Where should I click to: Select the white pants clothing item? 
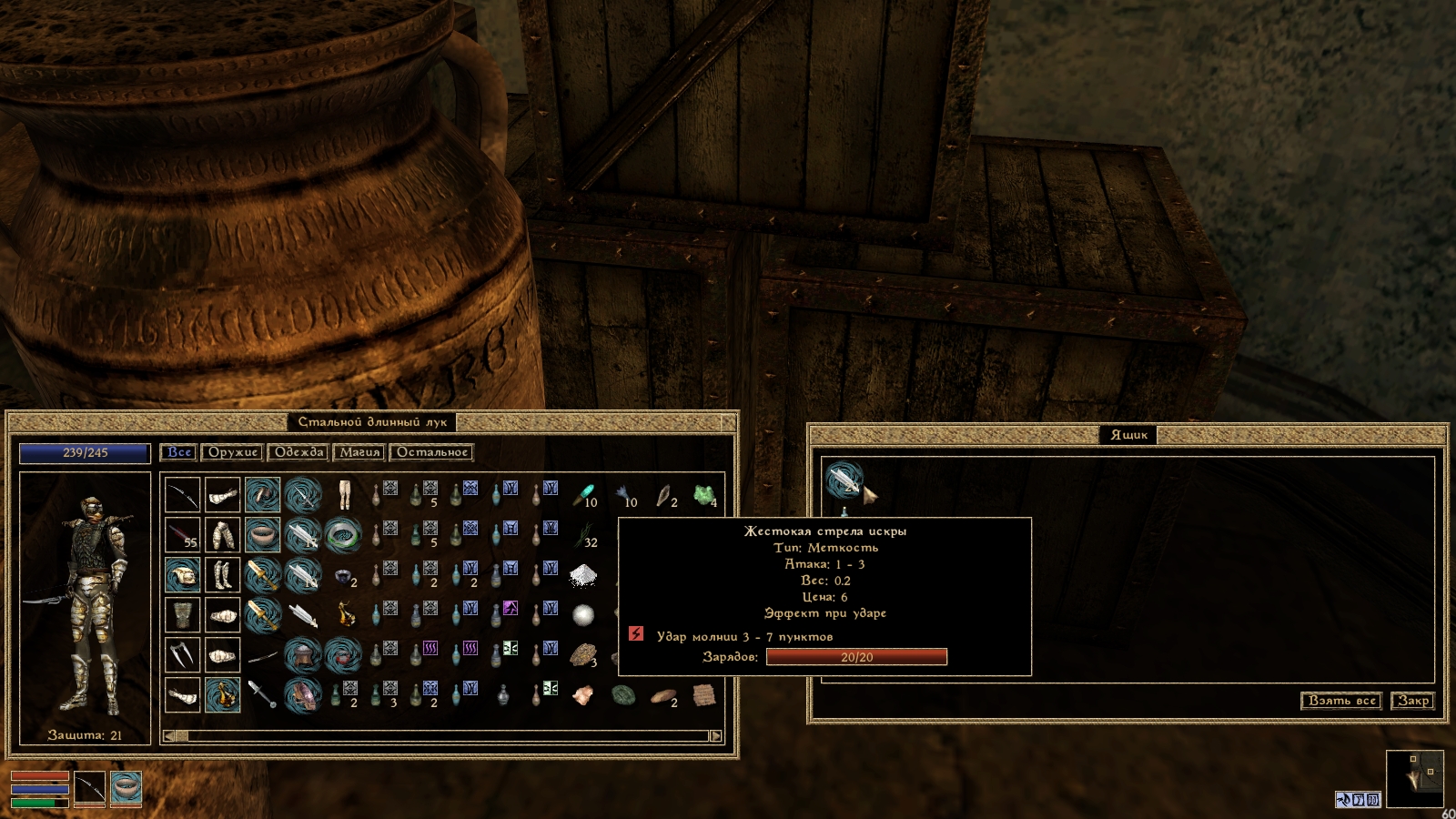(343, 495)
